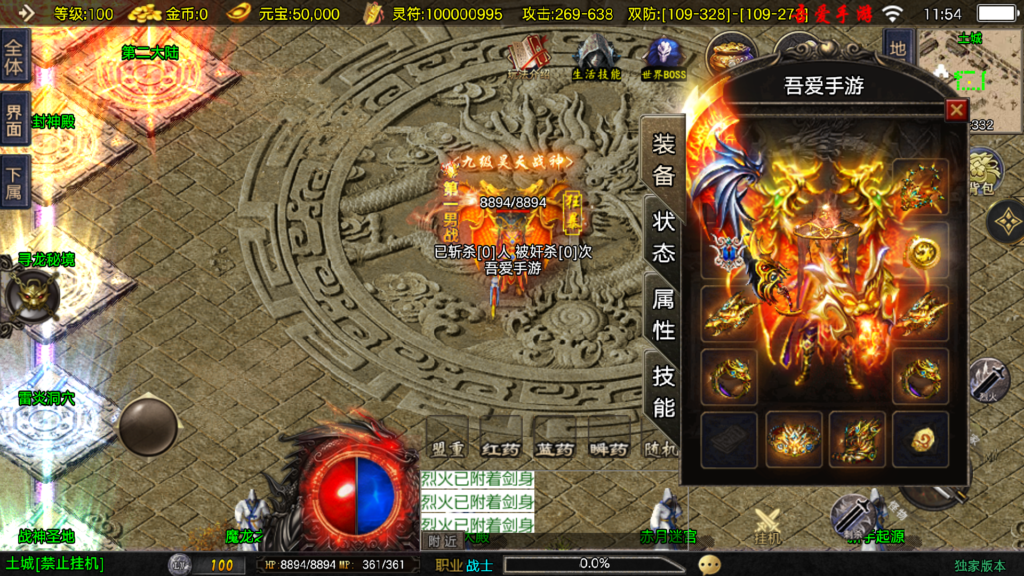Switch to the 状态 status tab

coord(663,236)
